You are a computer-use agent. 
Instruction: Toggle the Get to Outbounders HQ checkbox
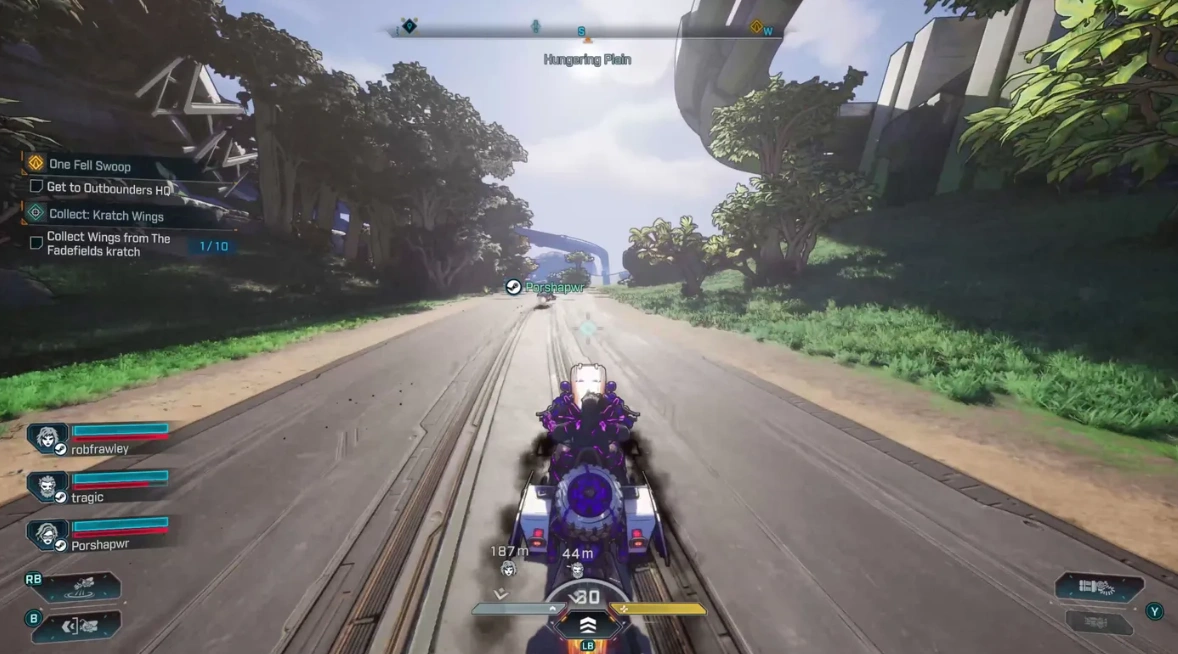point(36,187)
